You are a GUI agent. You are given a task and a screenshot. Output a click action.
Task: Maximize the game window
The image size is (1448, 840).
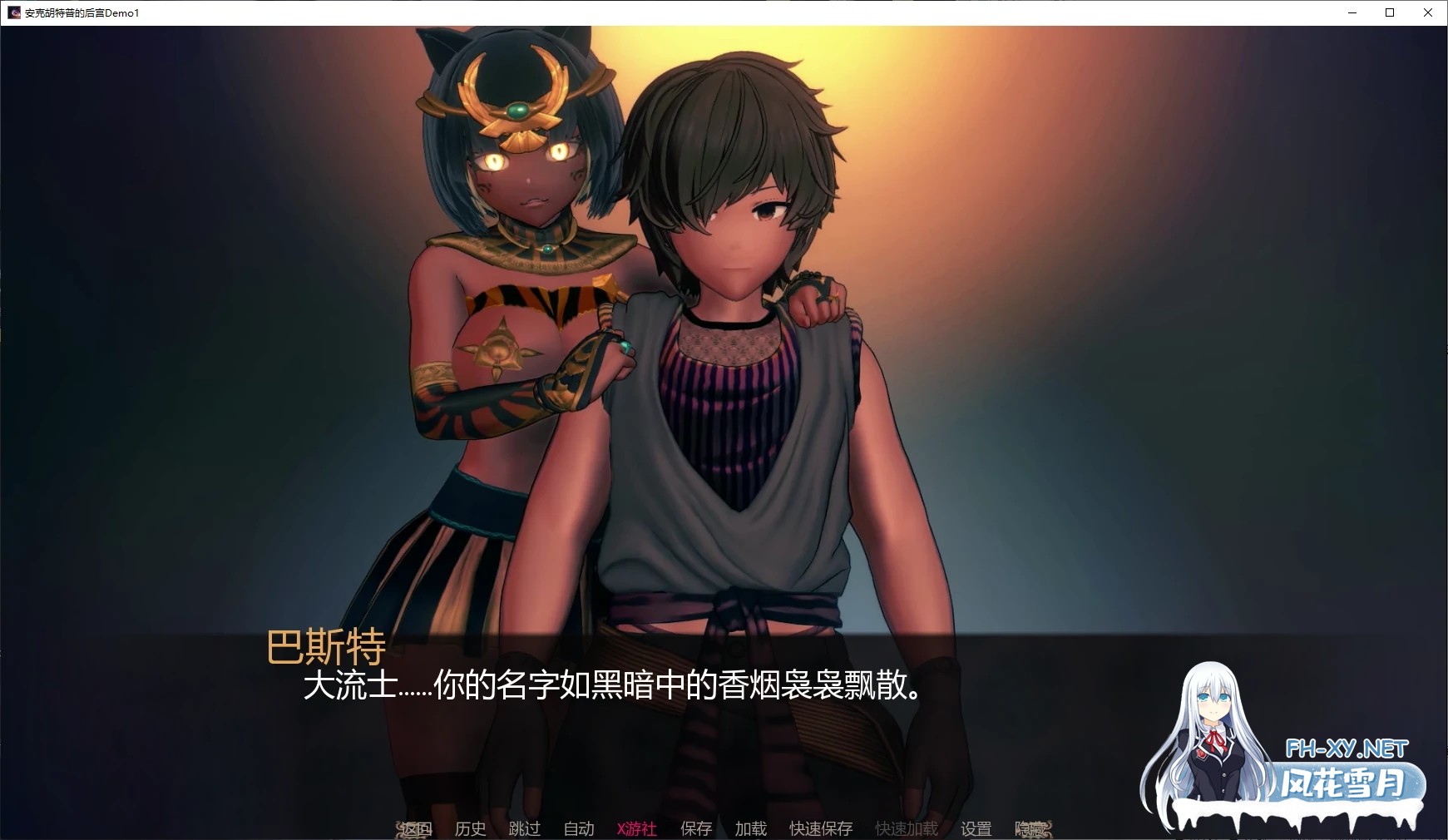pyautogui.click(x=1391, y=12)
